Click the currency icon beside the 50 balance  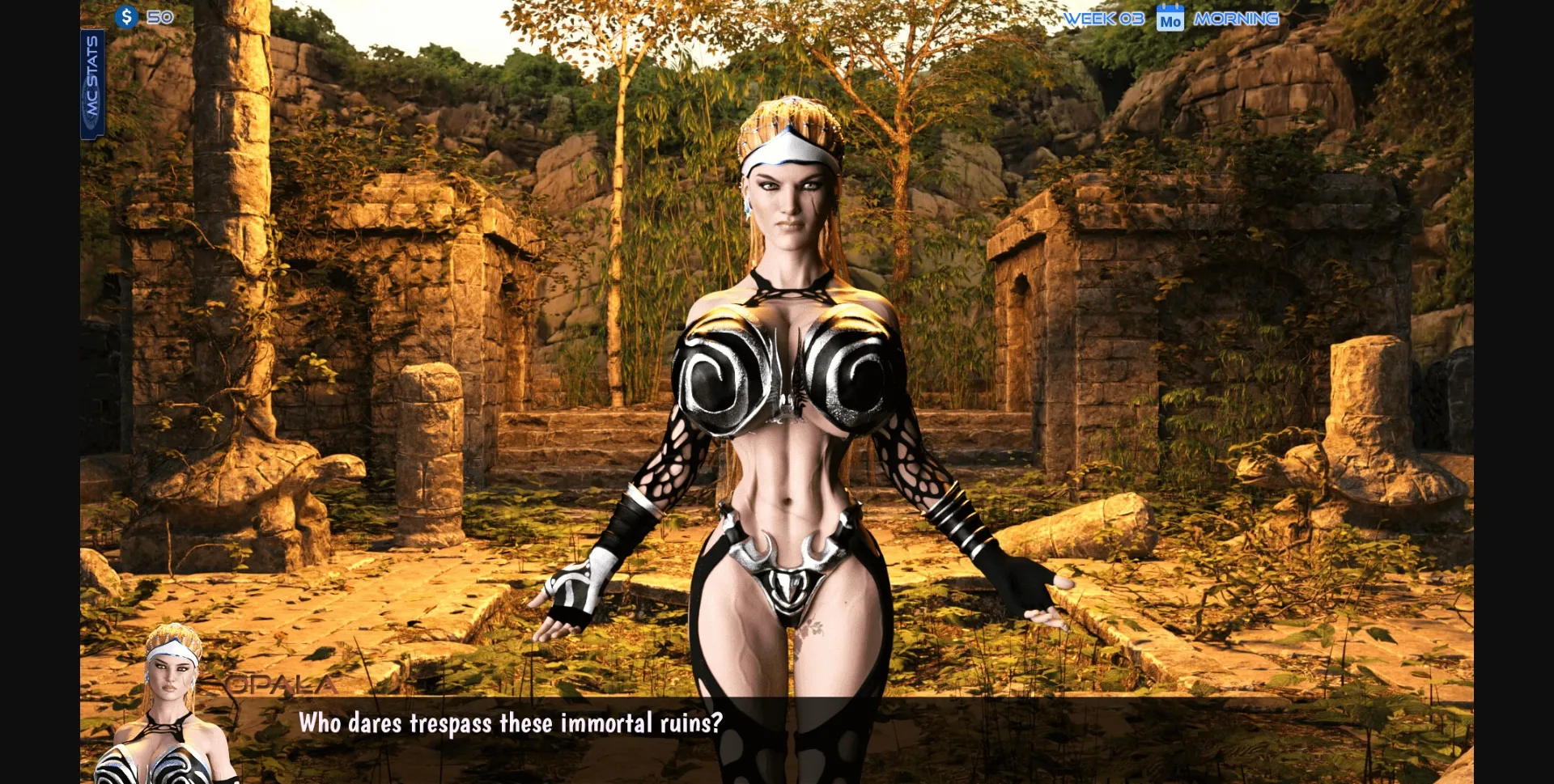tap(125, 16)
